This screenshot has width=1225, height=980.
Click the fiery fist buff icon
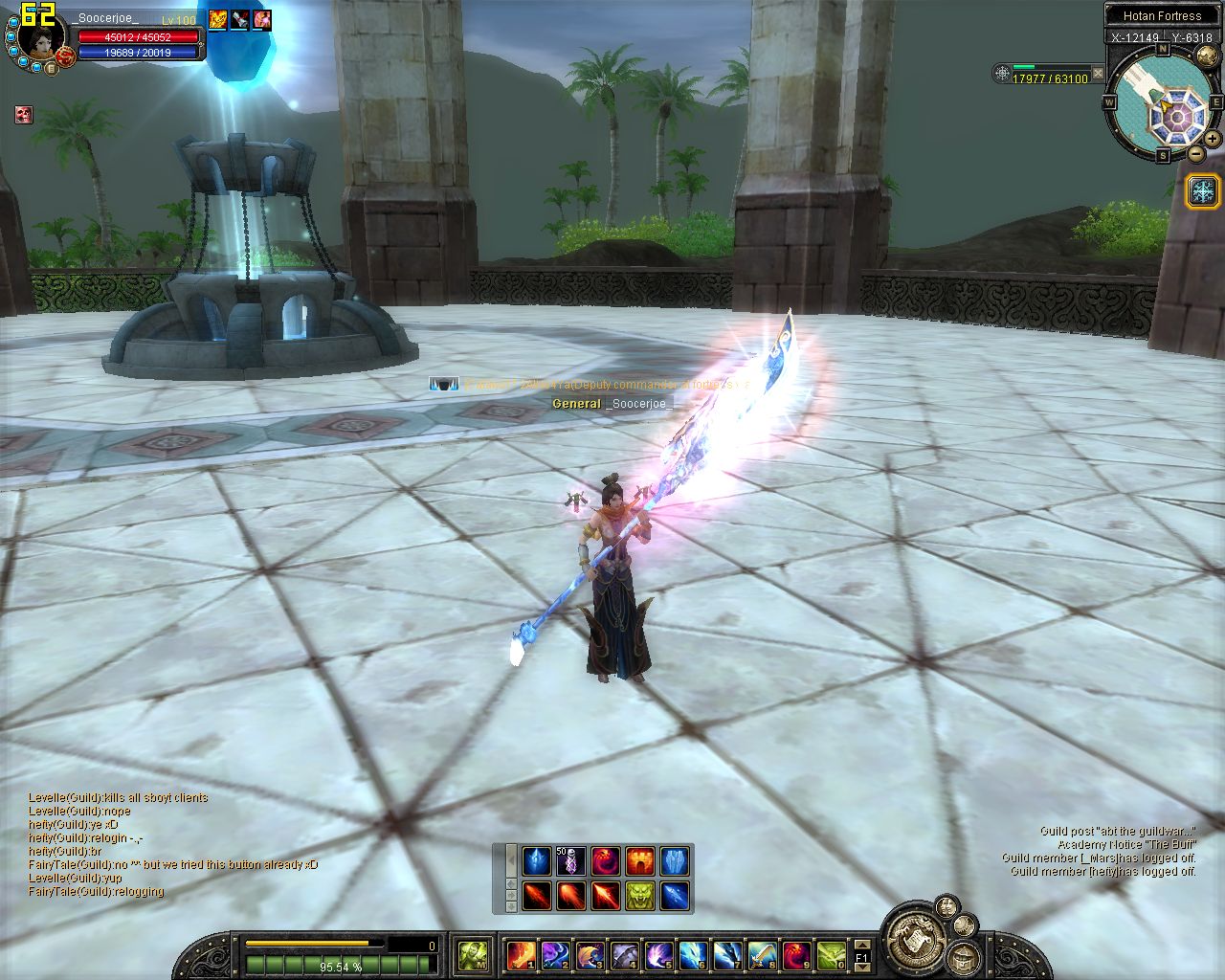pyautogui.click(x=218, y=17)
